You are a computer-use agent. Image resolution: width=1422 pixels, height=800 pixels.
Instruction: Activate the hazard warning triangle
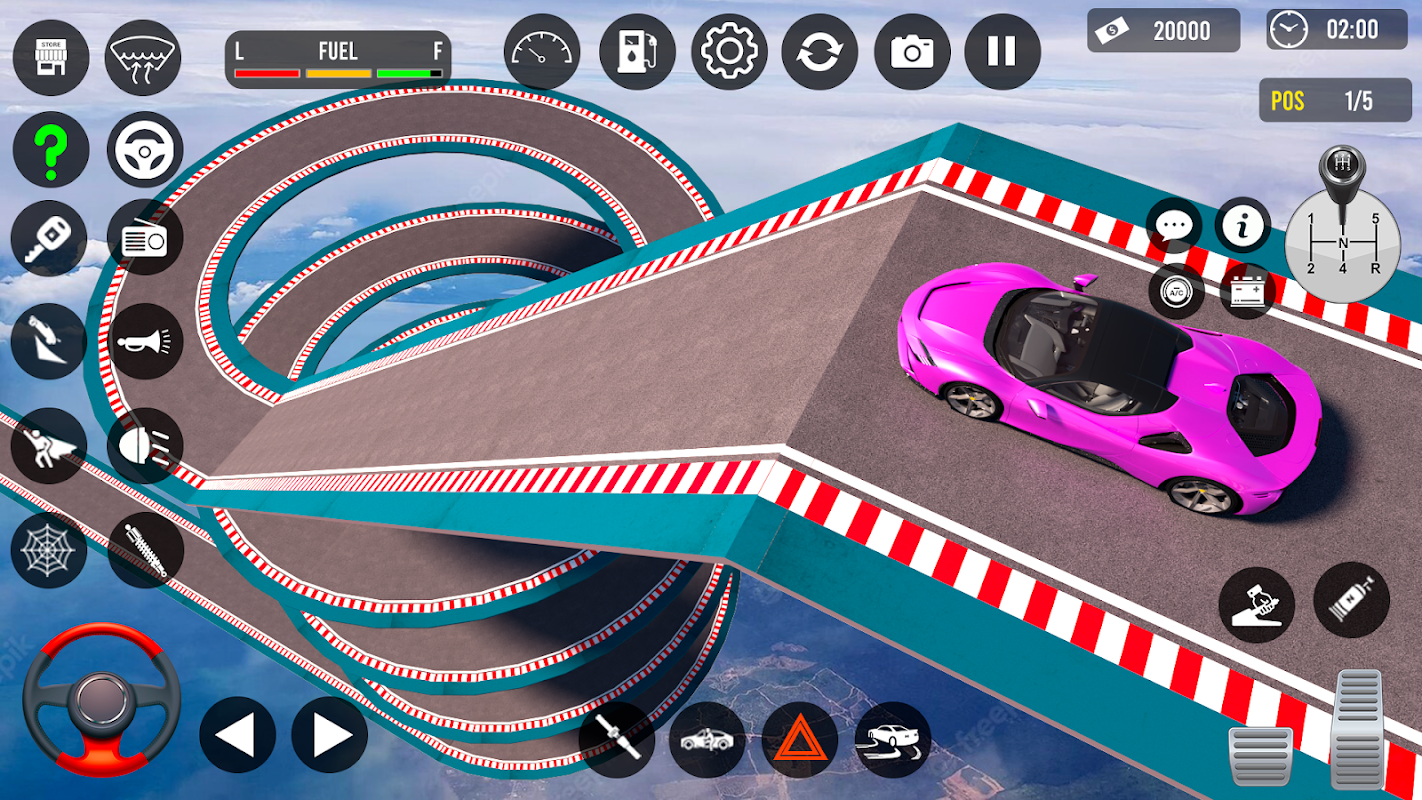(800, 740)
